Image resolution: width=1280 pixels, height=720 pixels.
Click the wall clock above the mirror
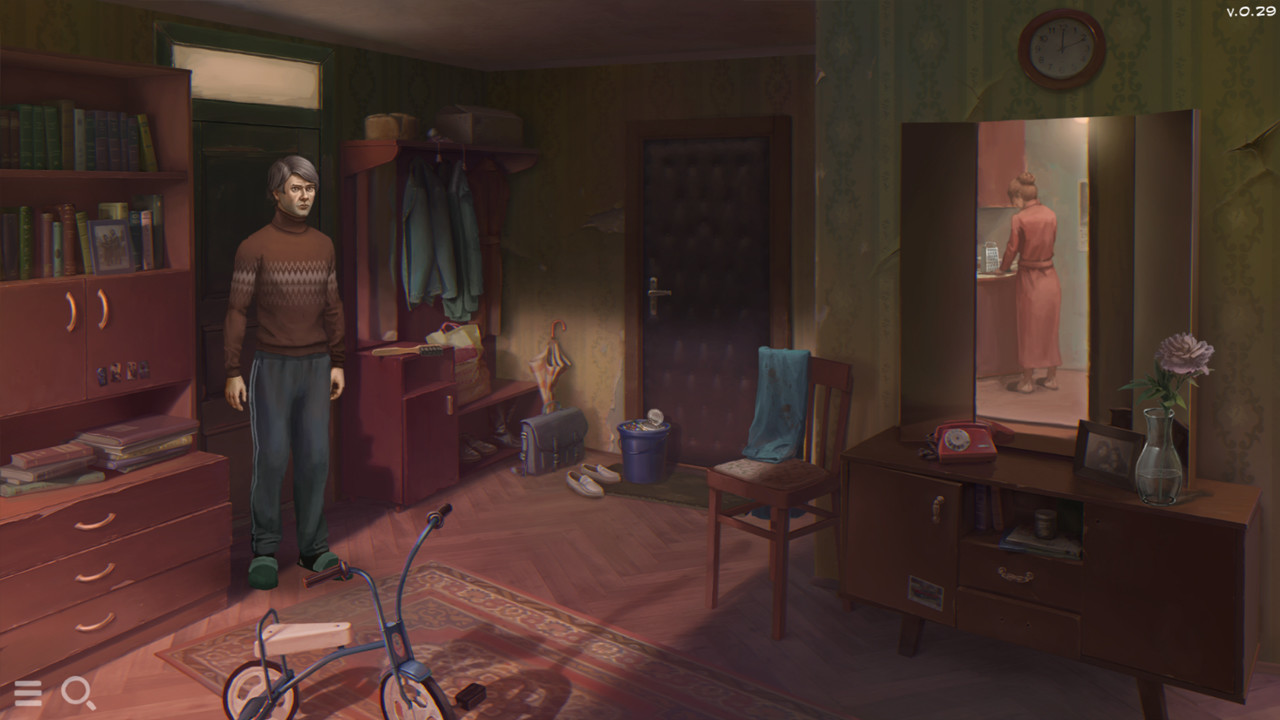click(1062, 50)
